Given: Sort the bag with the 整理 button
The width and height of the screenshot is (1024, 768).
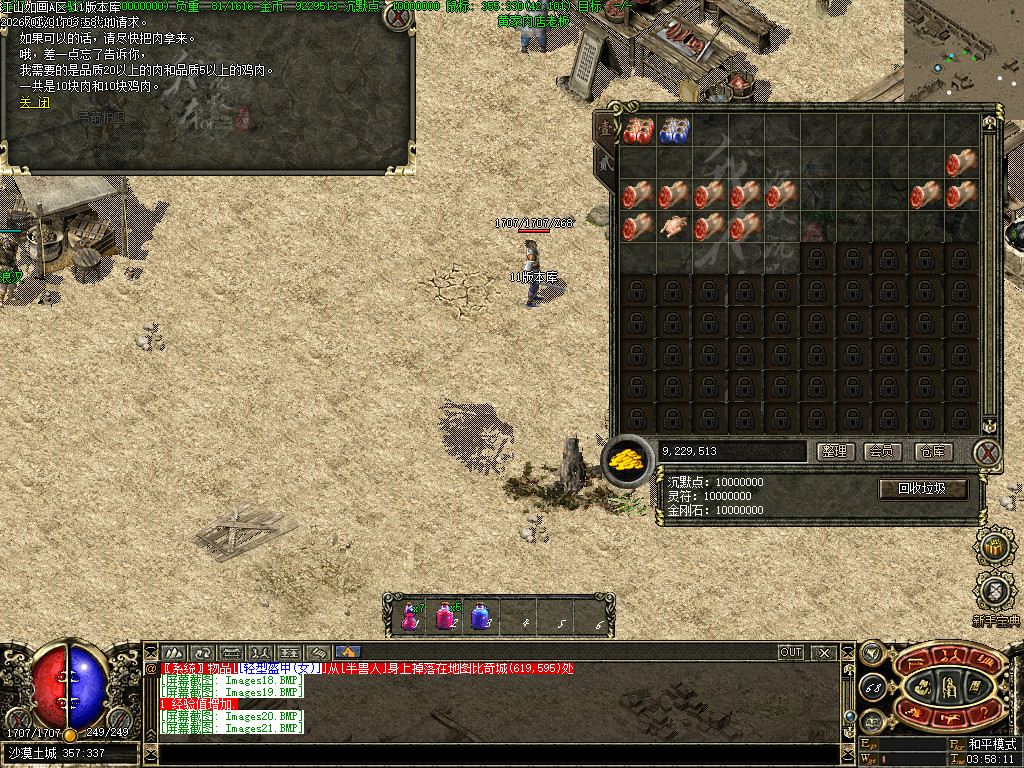Looking at the screenshot, I should coord(835,452).
